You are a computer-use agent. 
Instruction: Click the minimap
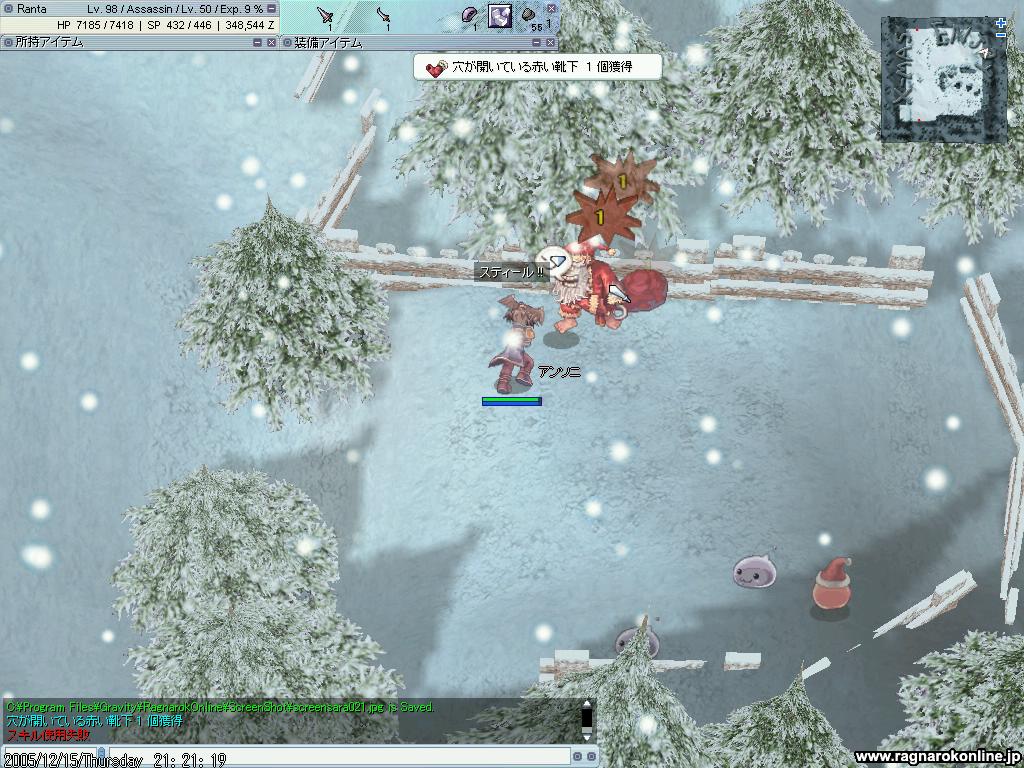click(x=943, y=79)
